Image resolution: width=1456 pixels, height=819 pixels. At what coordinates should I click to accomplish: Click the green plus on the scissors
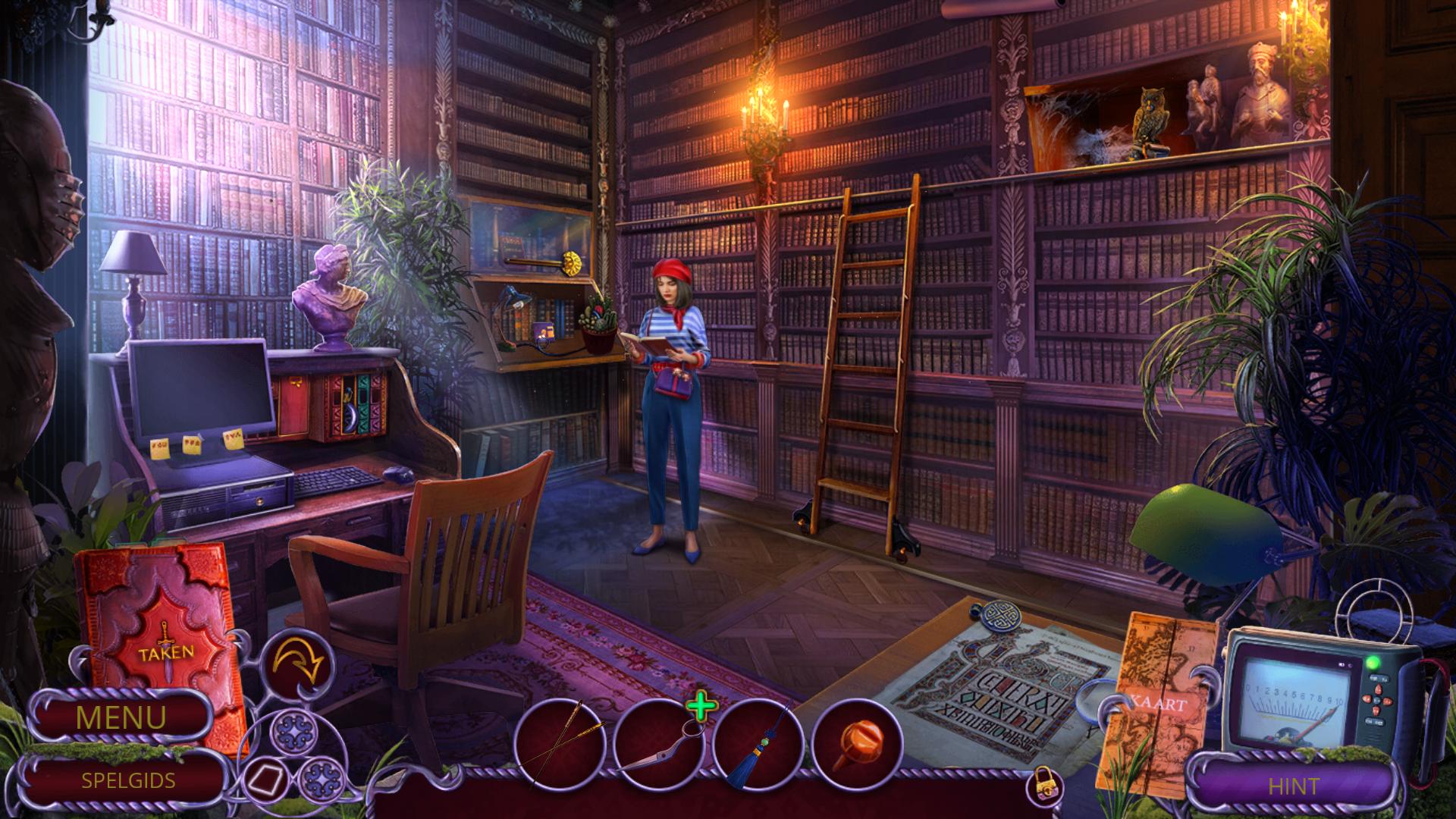[x=701, y=707]
